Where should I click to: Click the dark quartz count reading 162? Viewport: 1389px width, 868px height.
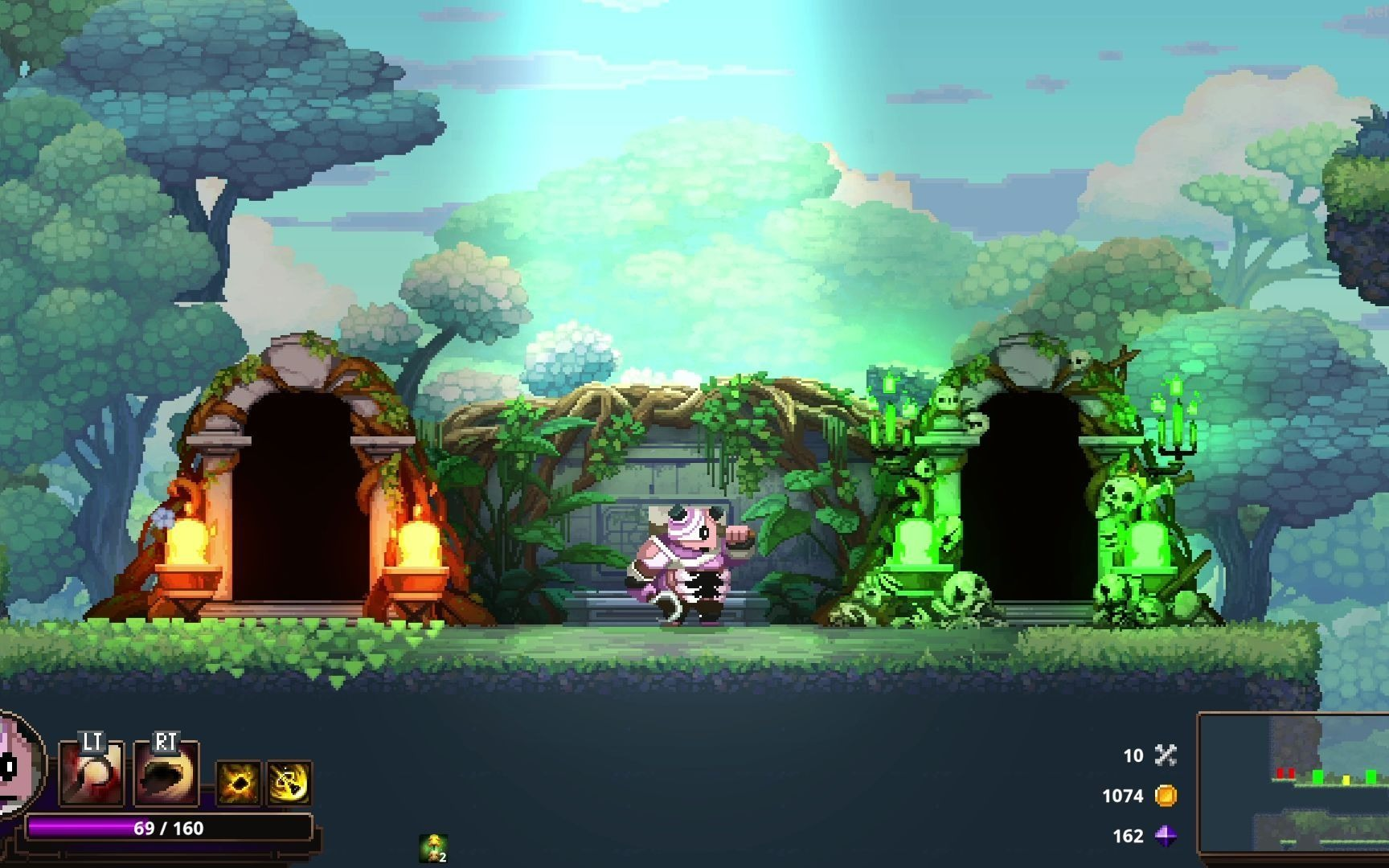pos(1129,836)
